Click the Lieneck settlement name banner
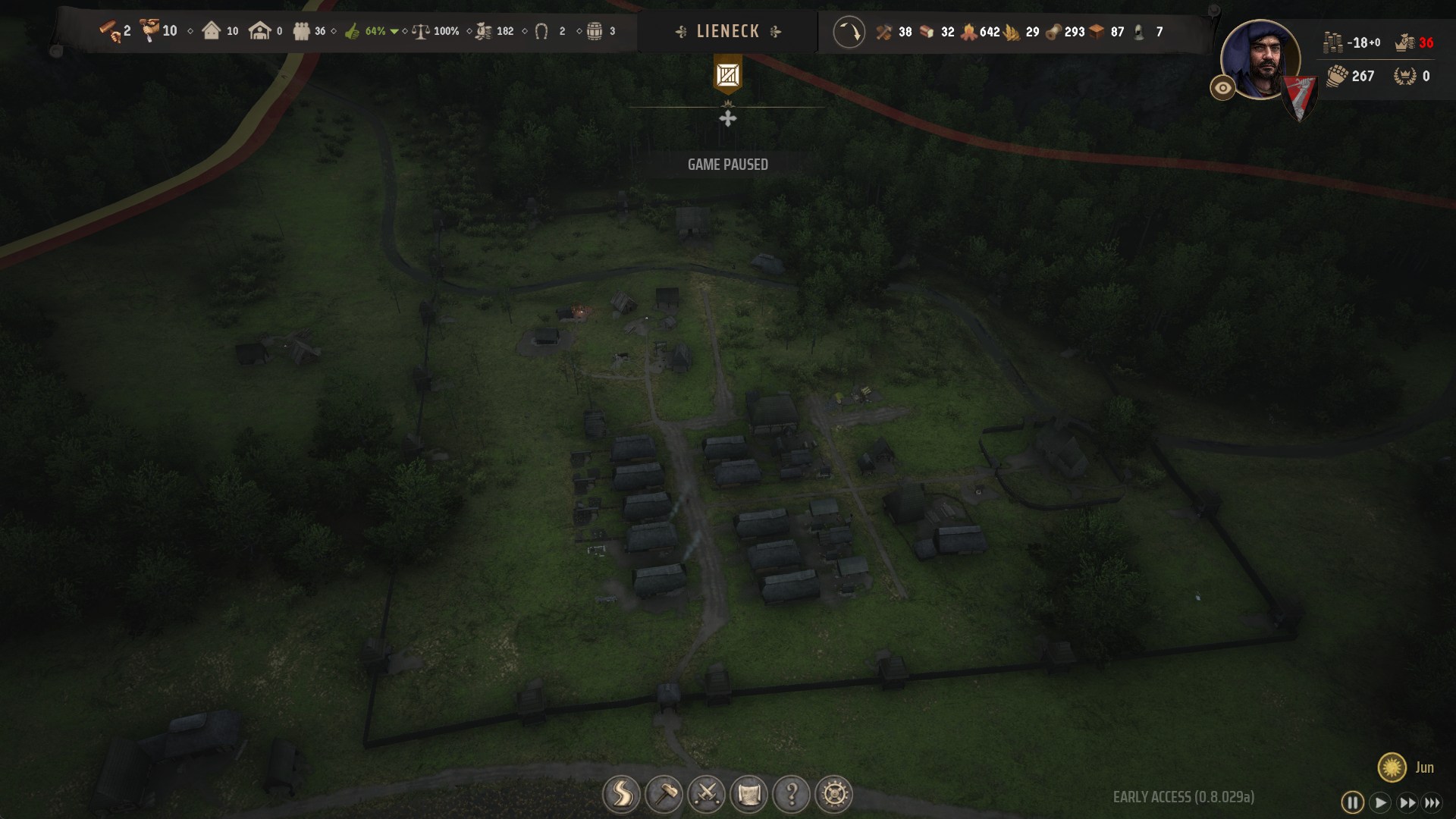The image size is (1456, 819). [727, 32]
